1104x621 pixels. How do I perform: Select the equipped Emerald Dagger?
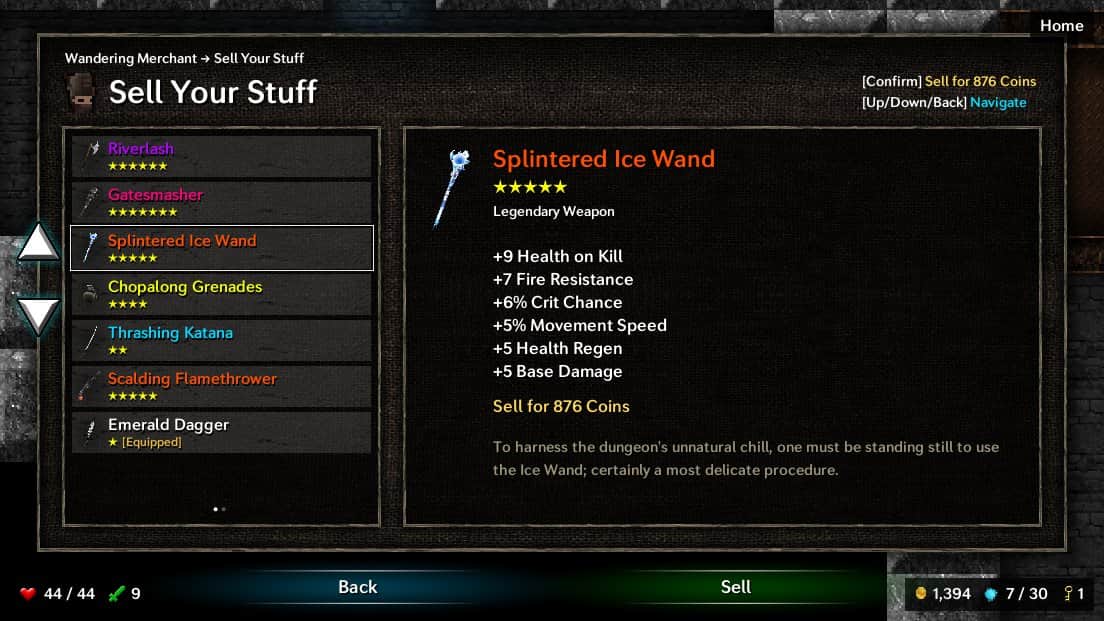pyautogui.click(x=221, y=433)
